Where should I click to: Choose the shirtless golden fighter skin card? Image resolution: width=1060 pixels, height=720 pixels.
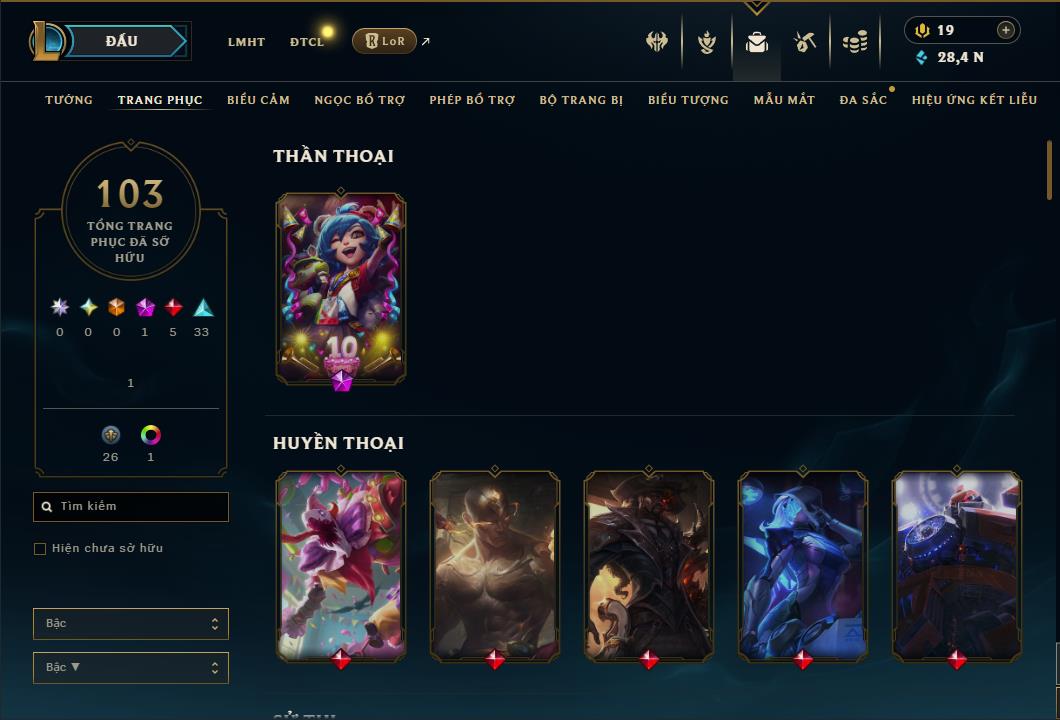point(495,565)
